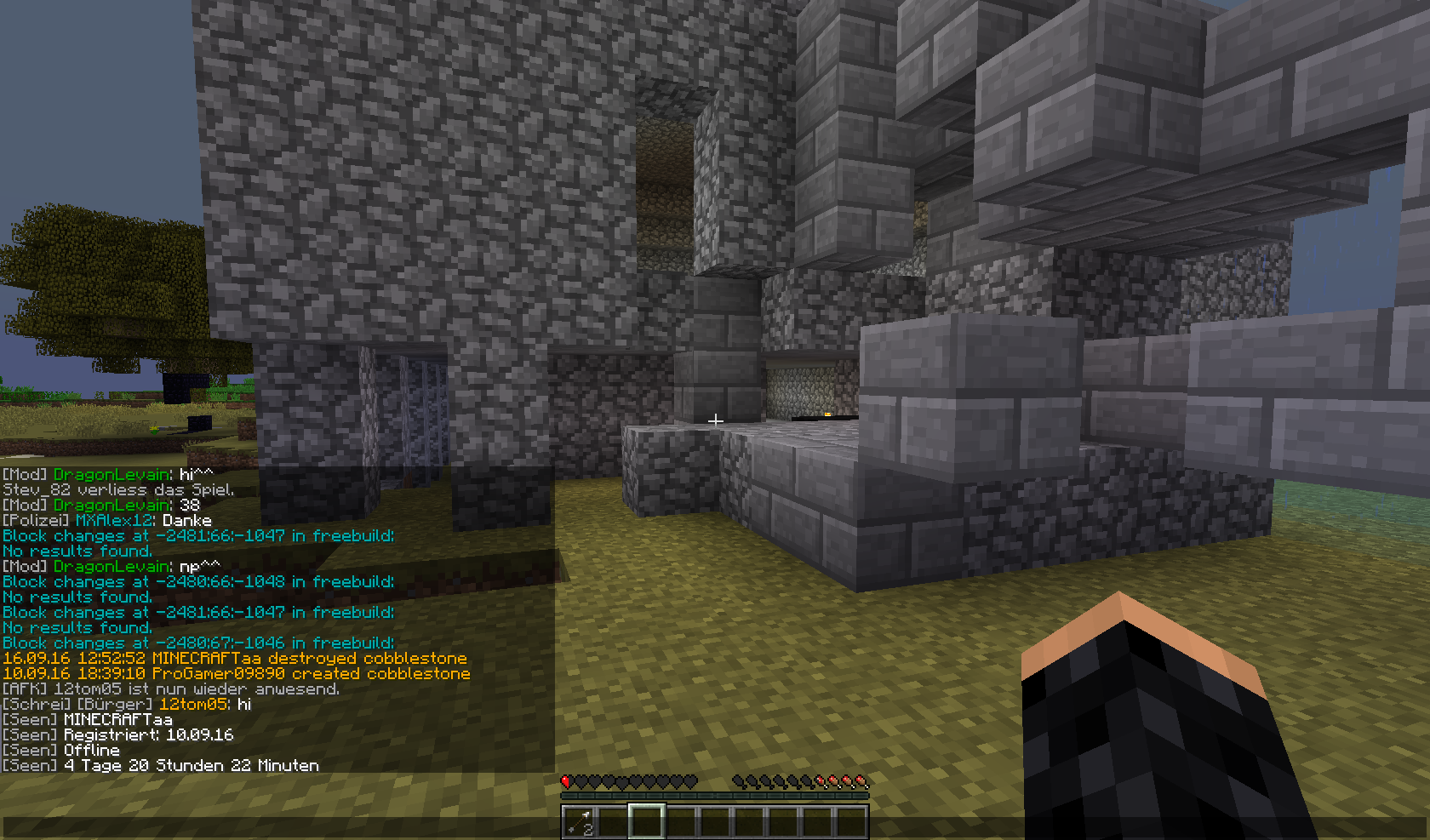Click MINECRAFTaa destroyed cobblestone chat line
The height and width of the screenshot is (840, 1430).
coord(235,659)
